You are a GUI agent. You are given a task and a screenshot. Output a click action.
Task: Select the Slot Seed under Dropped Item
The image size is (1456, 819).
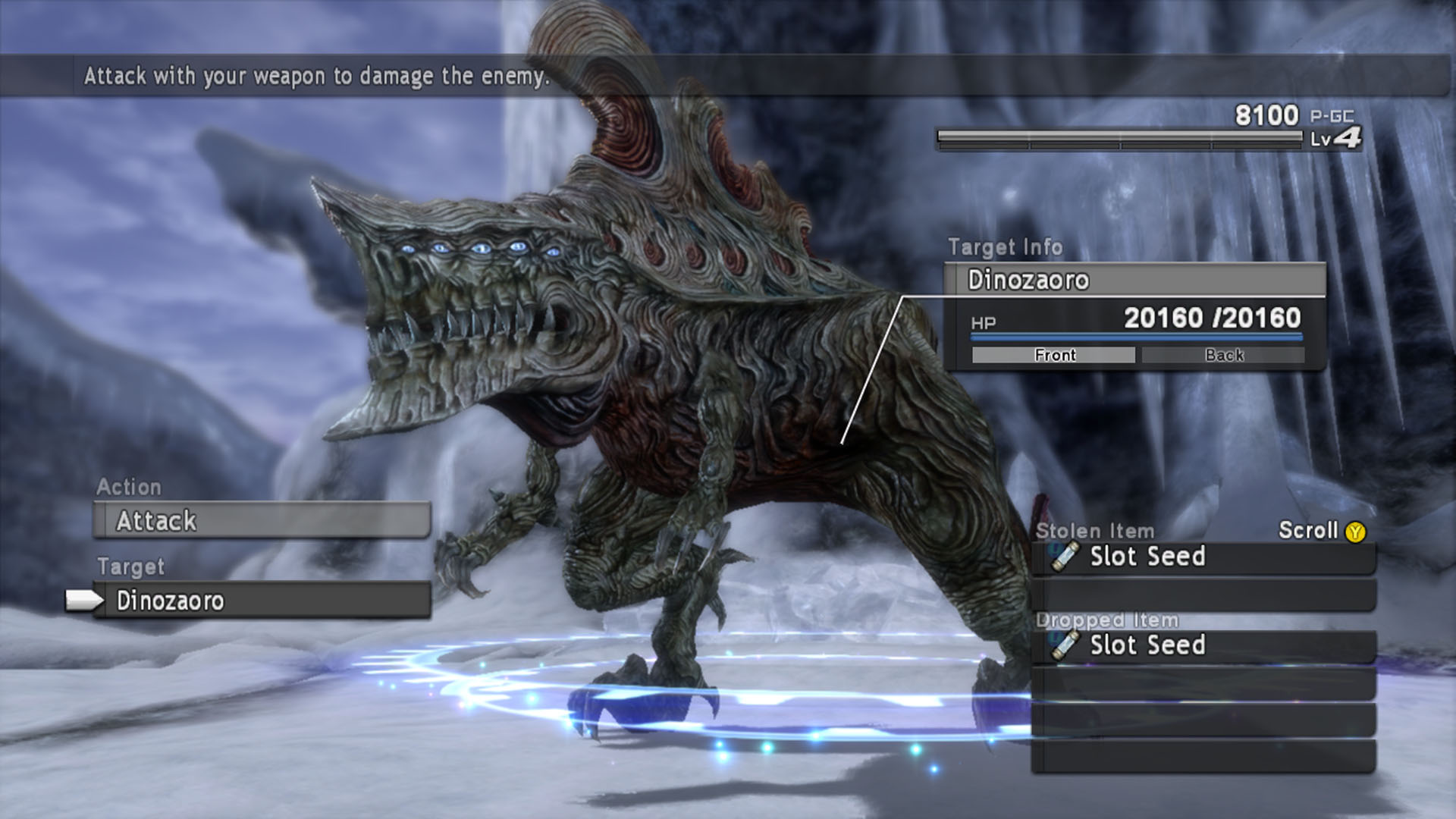[x=1203, y=646]
